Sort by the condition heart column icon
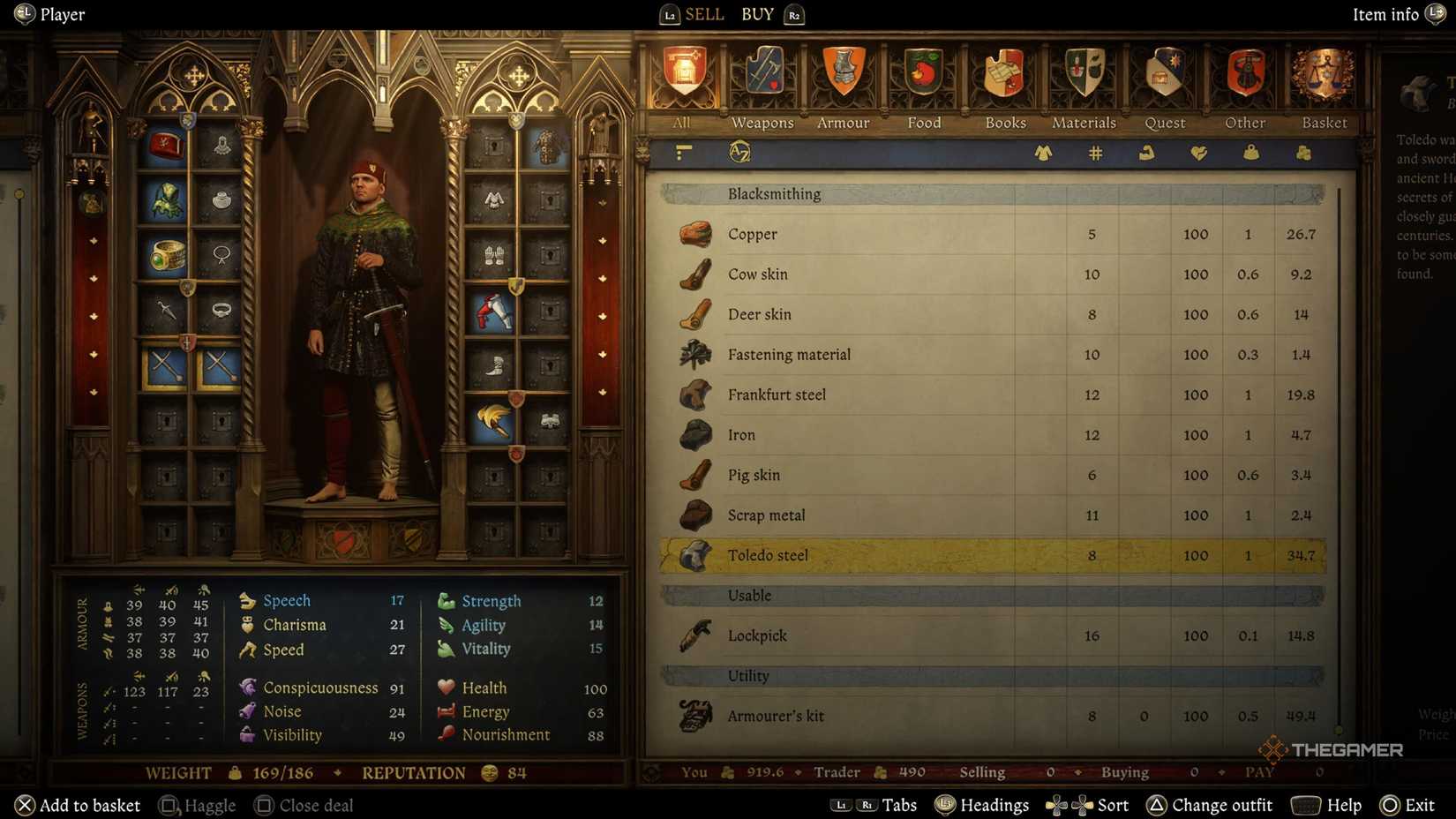The image size is (1456, 819). click(x=1199, y=153)
